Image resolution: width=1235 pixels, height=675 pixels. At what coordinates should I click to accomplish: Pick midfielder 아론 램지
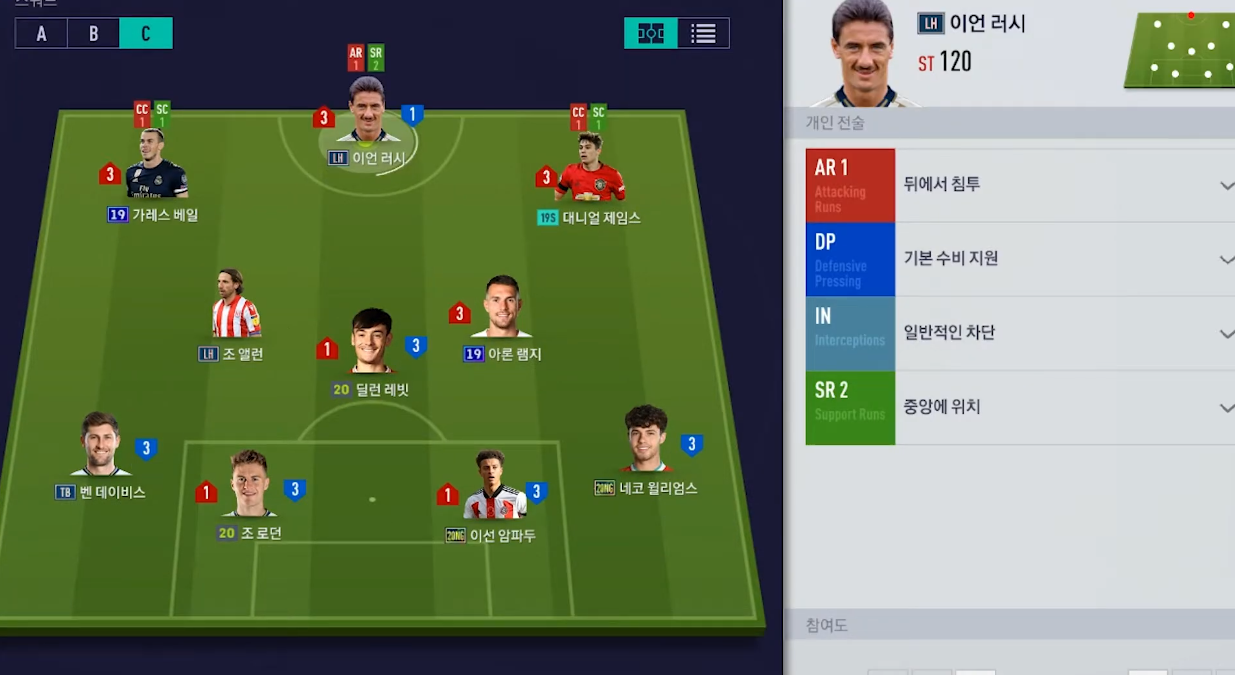(502, 309)
